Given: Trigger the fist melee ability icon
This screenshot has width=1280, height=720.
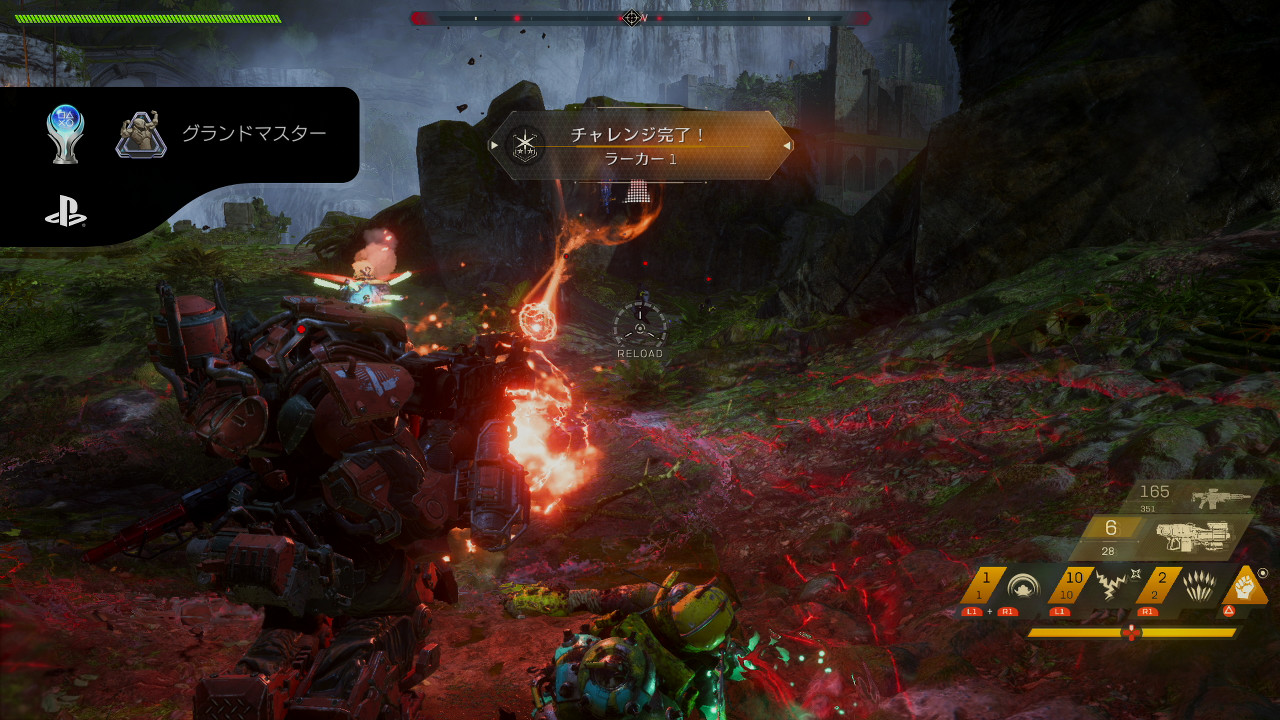Looking at the screenshot, I should pyautogui.click(x=1246, y=586).
